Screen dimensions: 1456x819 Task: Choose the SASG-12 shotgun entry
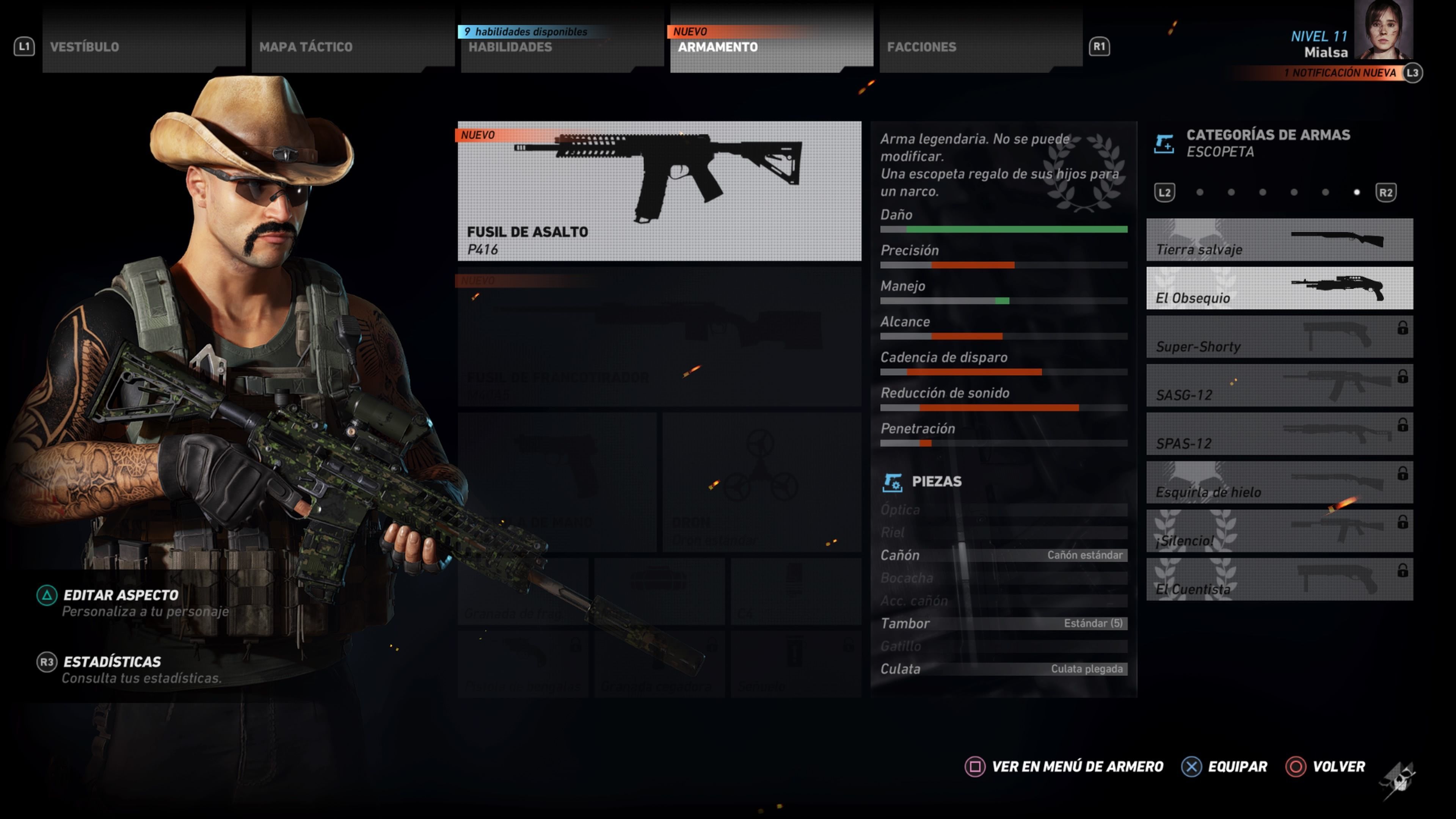click(x=1280, y=386)
